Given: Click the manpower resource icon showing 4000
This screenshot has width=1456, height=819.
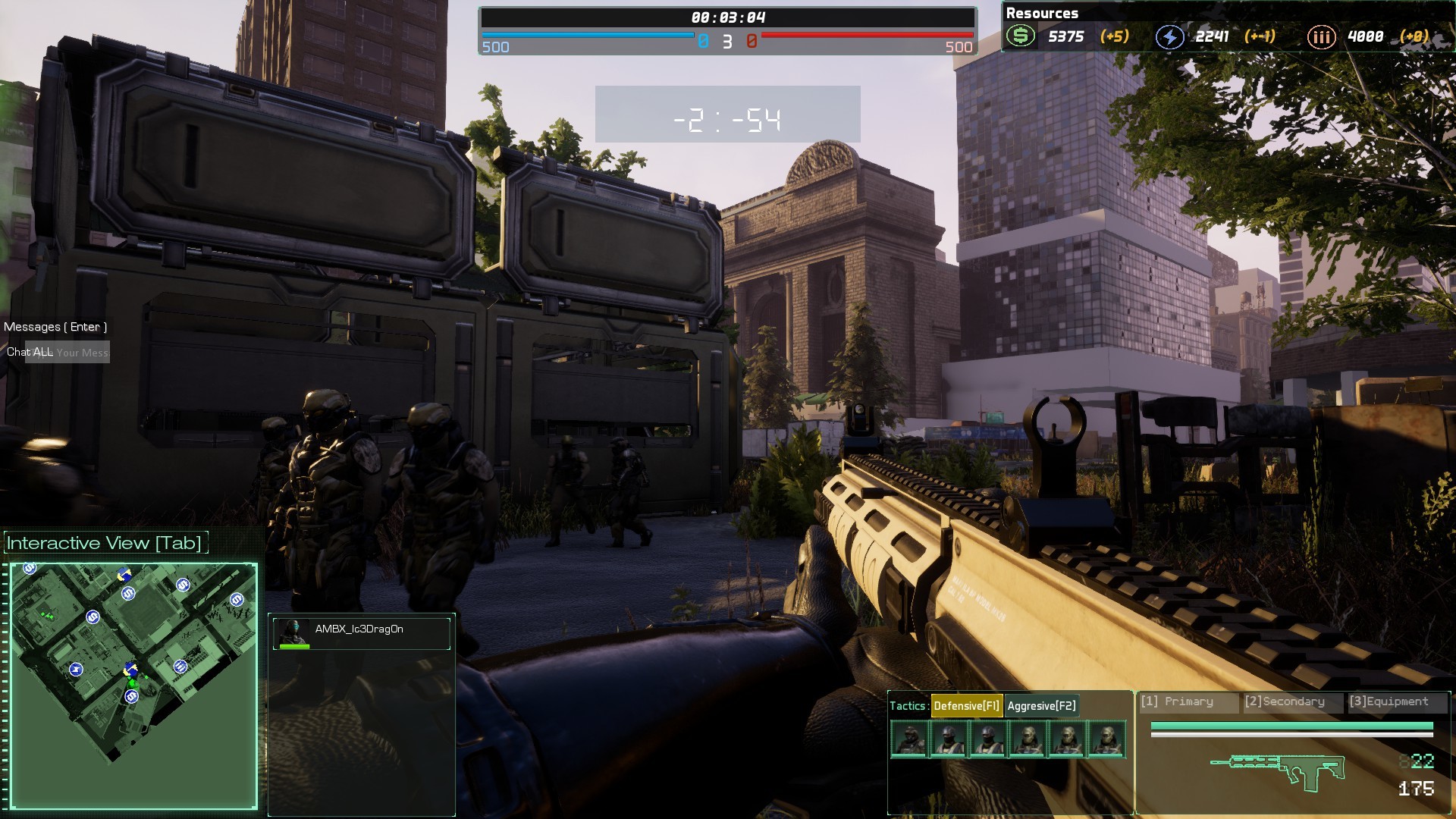Looking at the screenshot, I should [1321, 36].
